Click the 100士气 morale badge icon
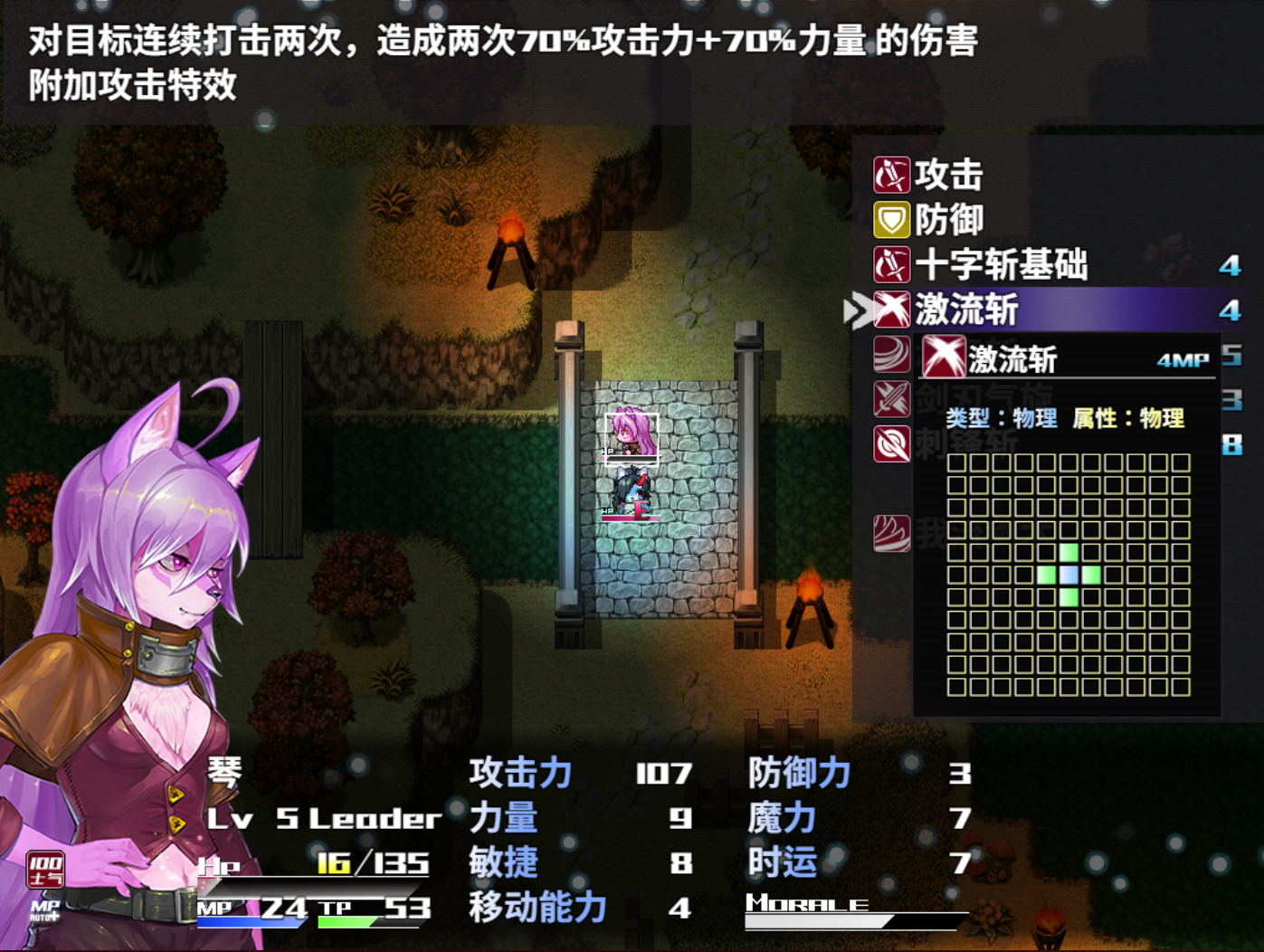The image size is (1264, 952). 45,866
